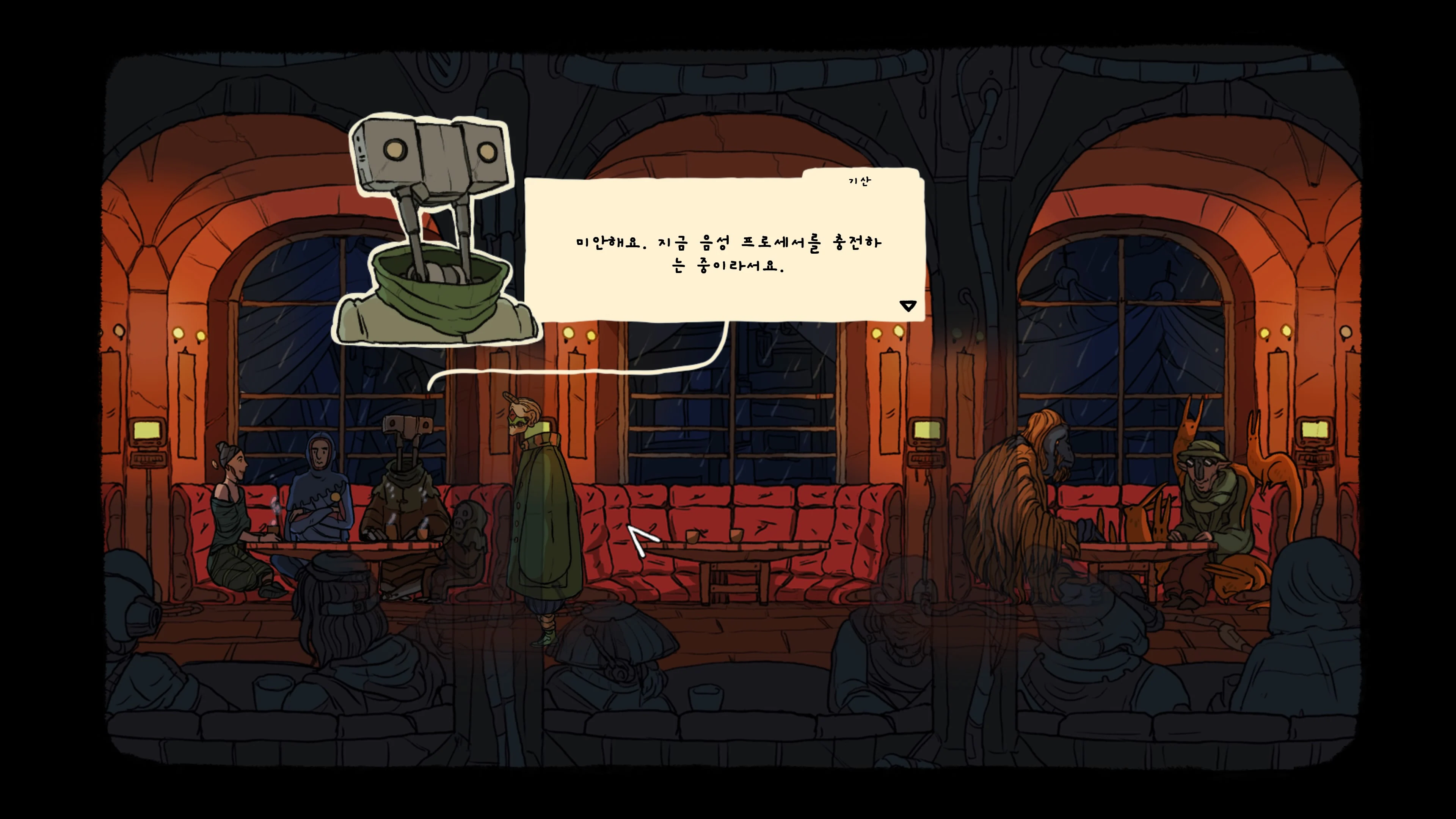1456x819 pixels.
Task: Click the robot character portrait above the dialogue
Action: pos(435,226)
